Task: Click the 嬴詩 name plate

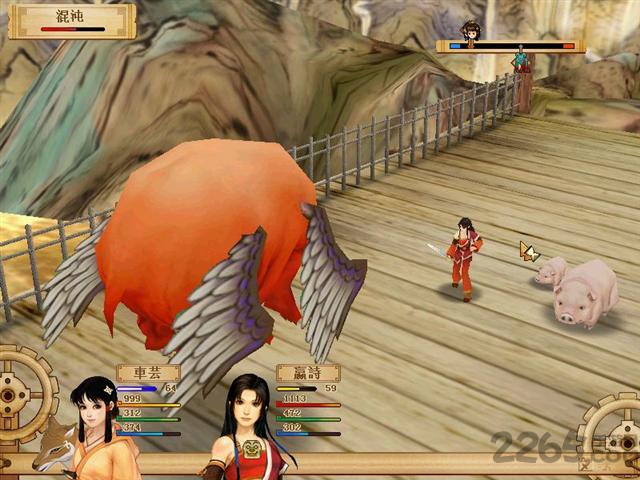Action: (x=307, y=372)
